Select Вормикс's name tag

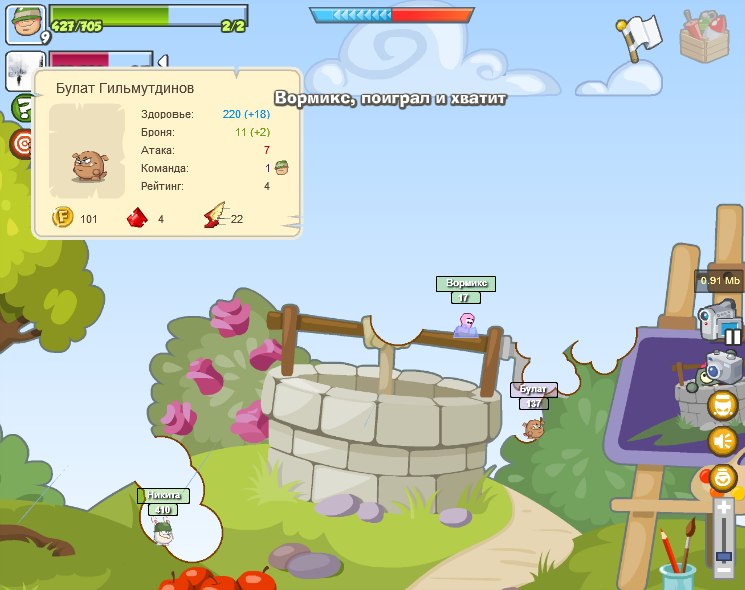(x=465, y=283)
